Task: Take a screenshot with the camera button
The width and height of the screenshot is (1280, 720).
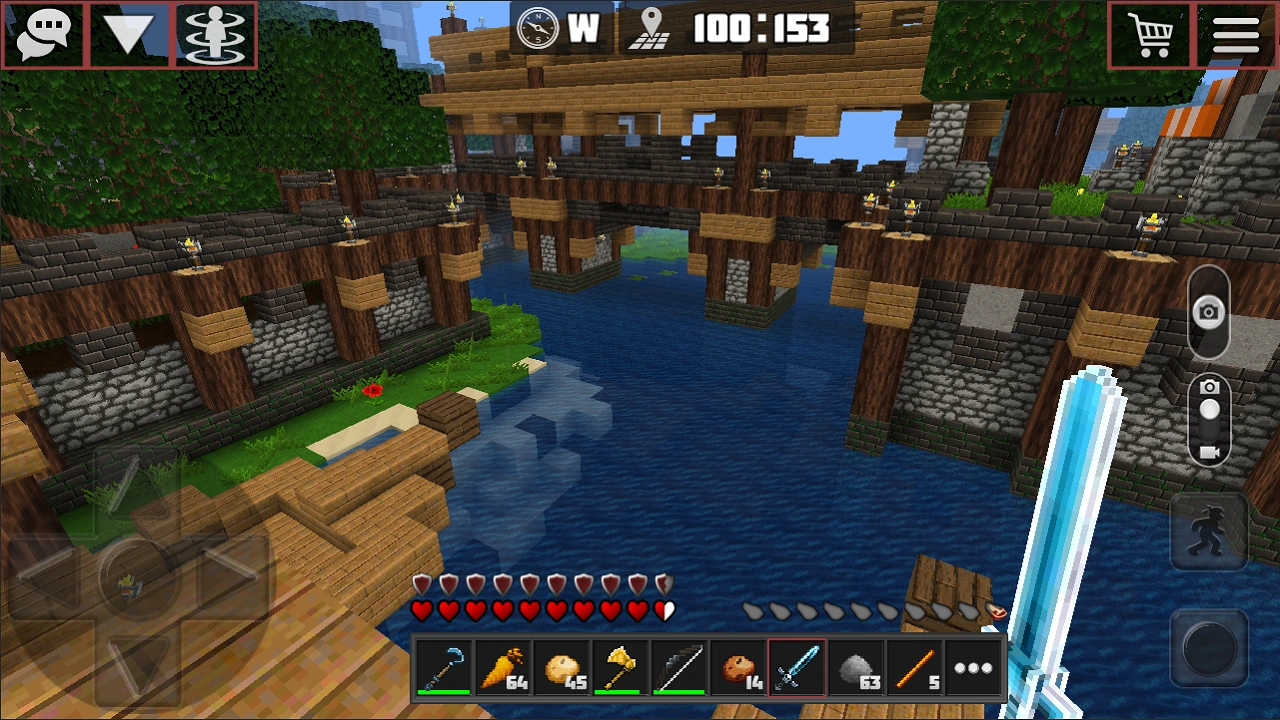Action: pyautogui.click(x=1209, y=313)
